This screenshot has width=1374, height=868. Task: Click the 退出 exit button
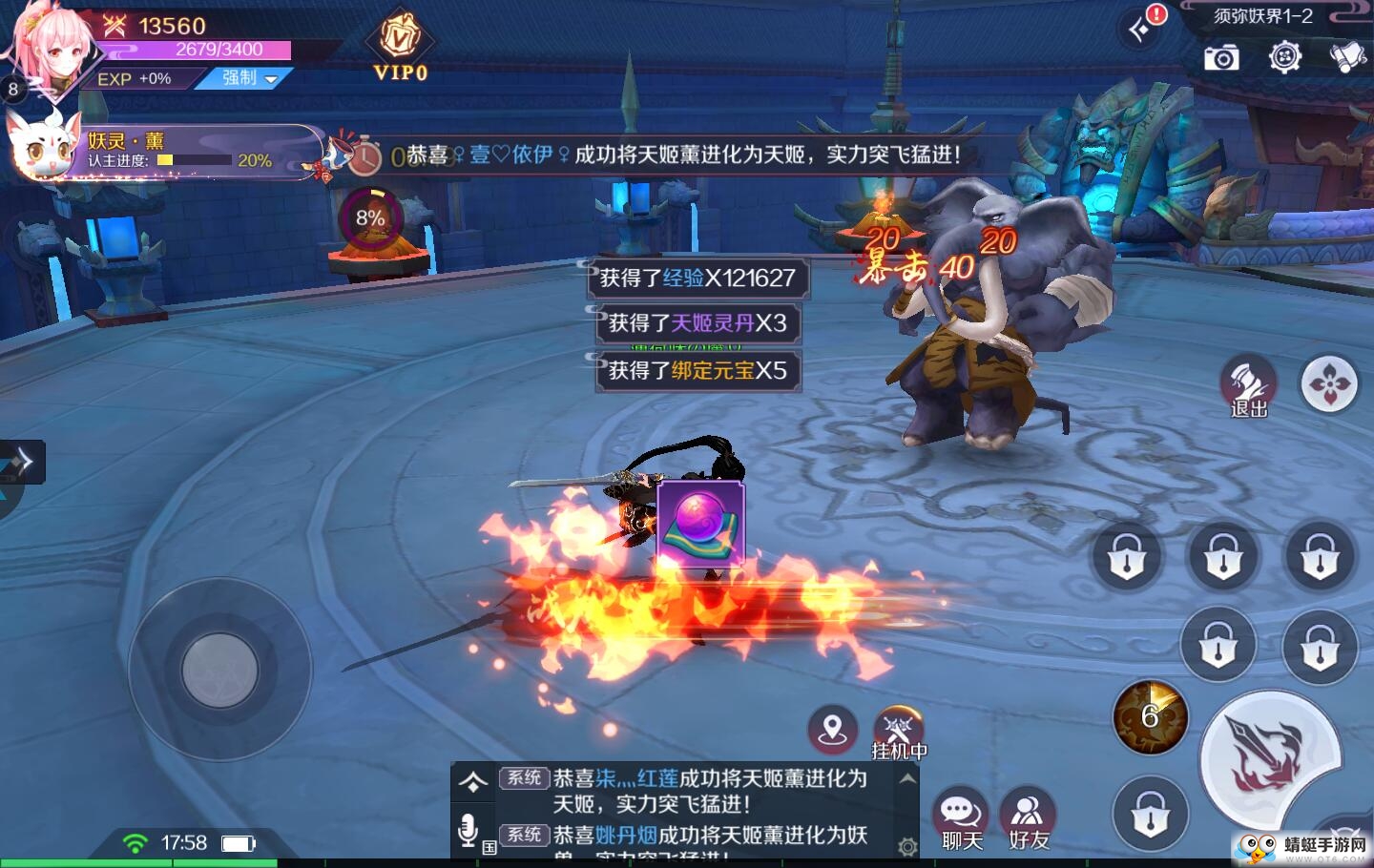[1248, 387]
